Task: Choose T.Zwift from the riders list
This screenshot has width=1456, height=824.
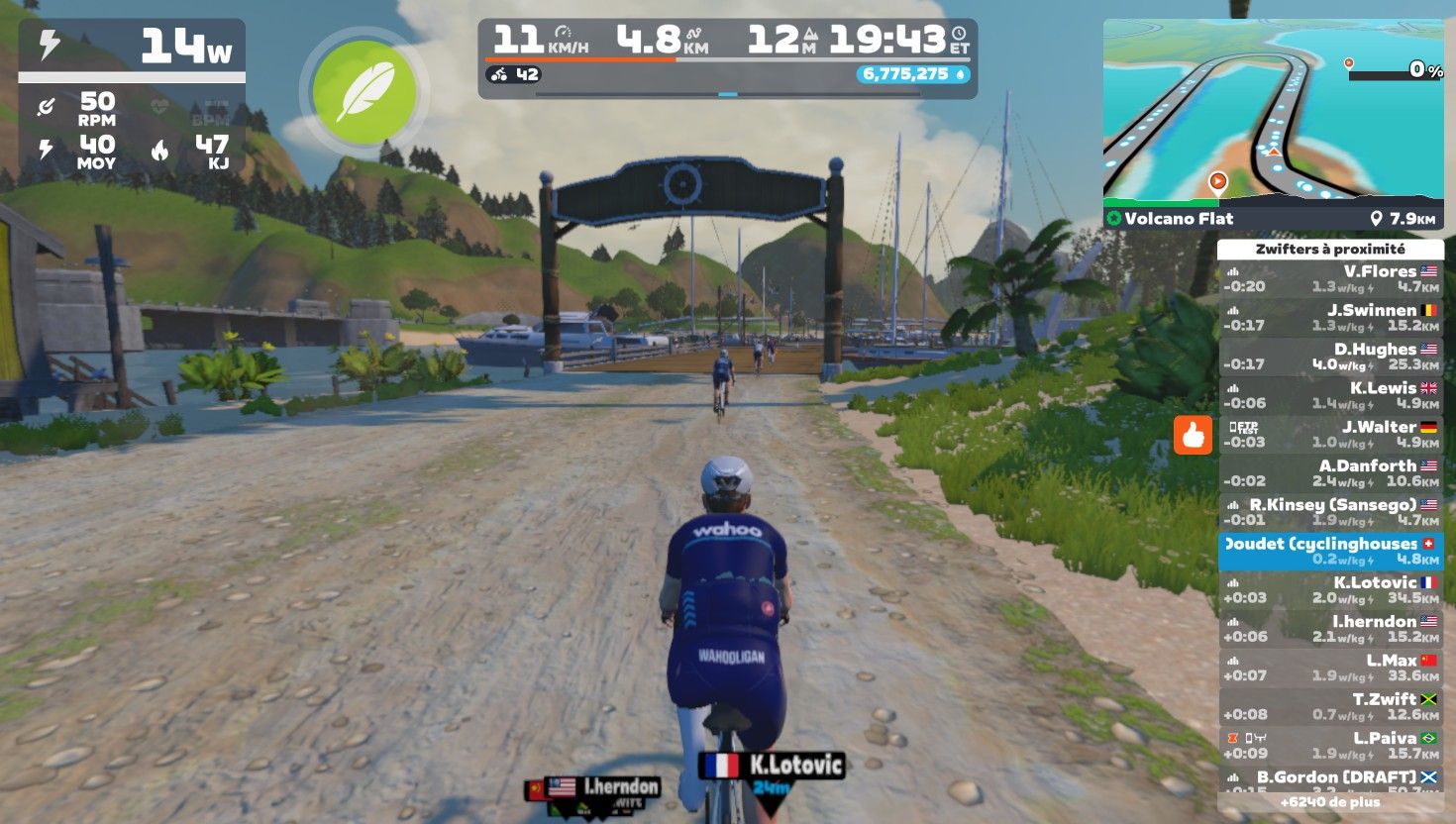Action: pos(1330,706)
